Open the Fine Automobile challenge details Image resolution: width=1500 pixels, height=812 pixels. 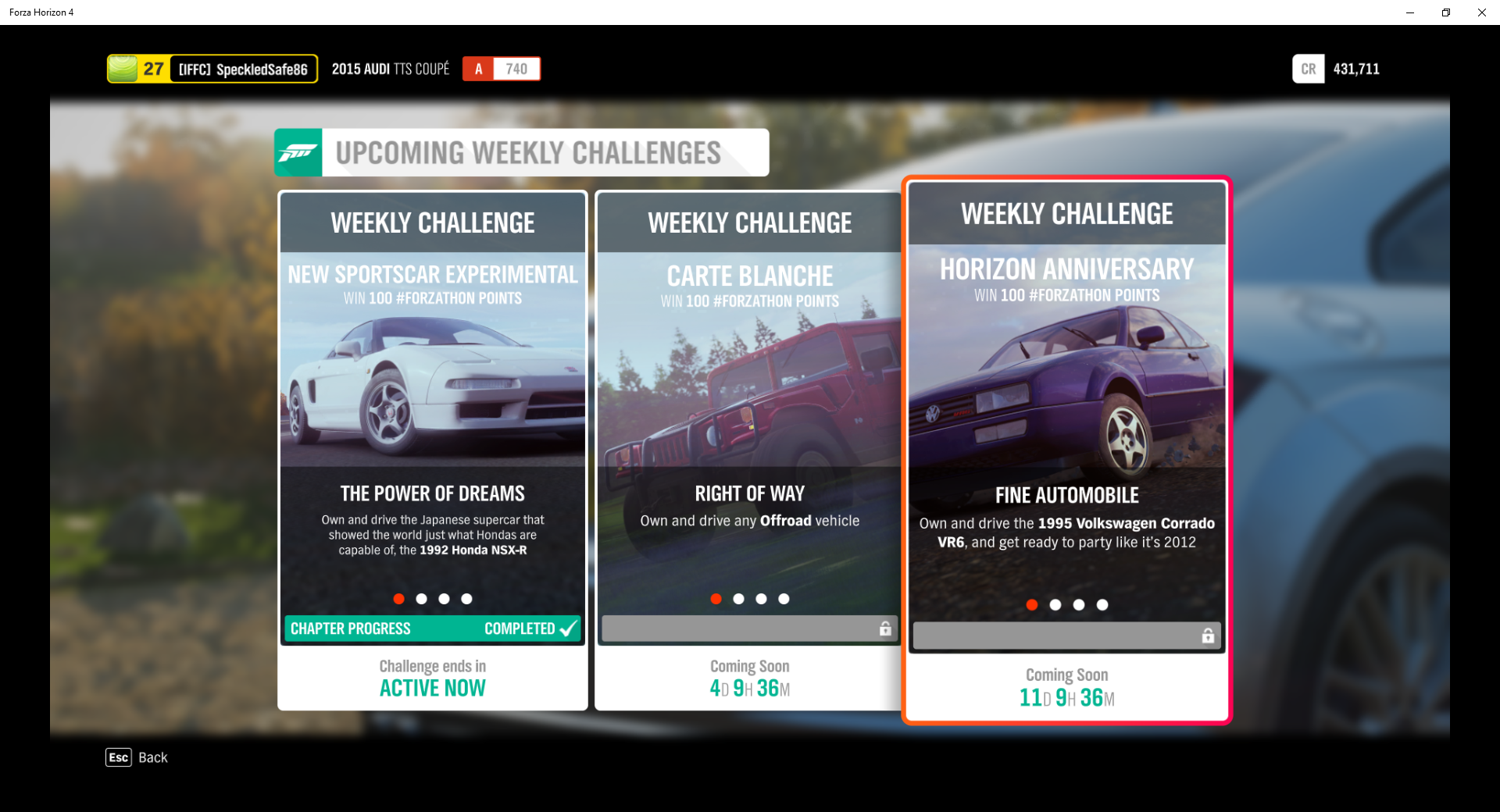click(x=1066, y=495)
